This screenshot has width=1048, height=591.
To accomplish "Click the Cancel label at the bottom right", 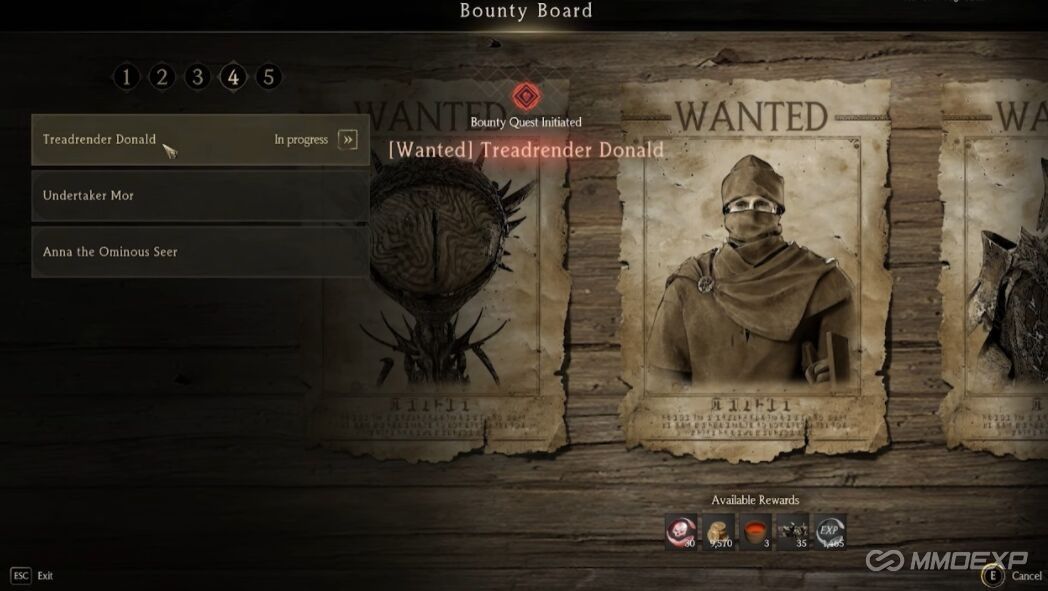I will pyautogui.click(x=1026, y=576).
